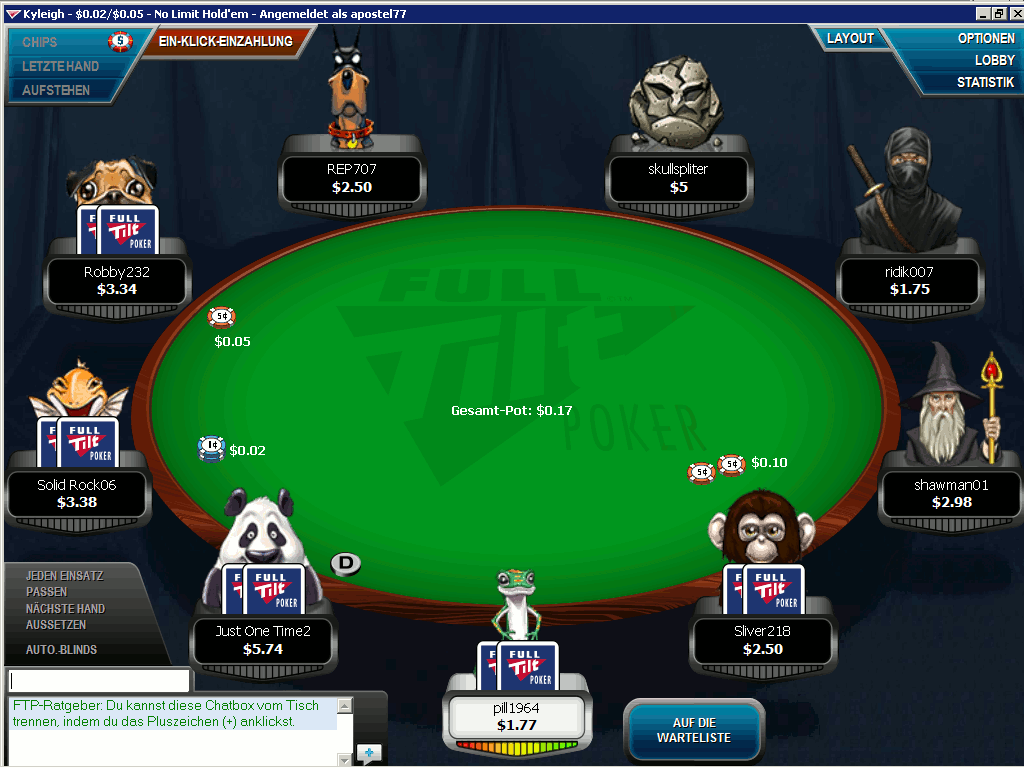Close the poker table window

tap(1013, 14)
